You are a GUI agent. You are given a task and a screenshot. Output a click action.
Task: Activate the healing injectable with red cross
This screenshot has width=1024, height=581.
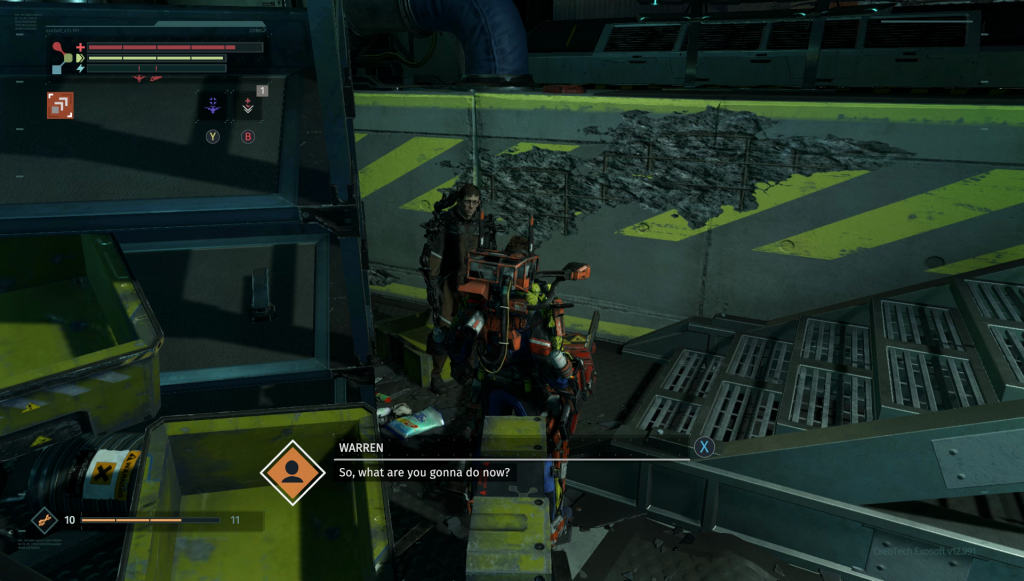click(248, 105)
